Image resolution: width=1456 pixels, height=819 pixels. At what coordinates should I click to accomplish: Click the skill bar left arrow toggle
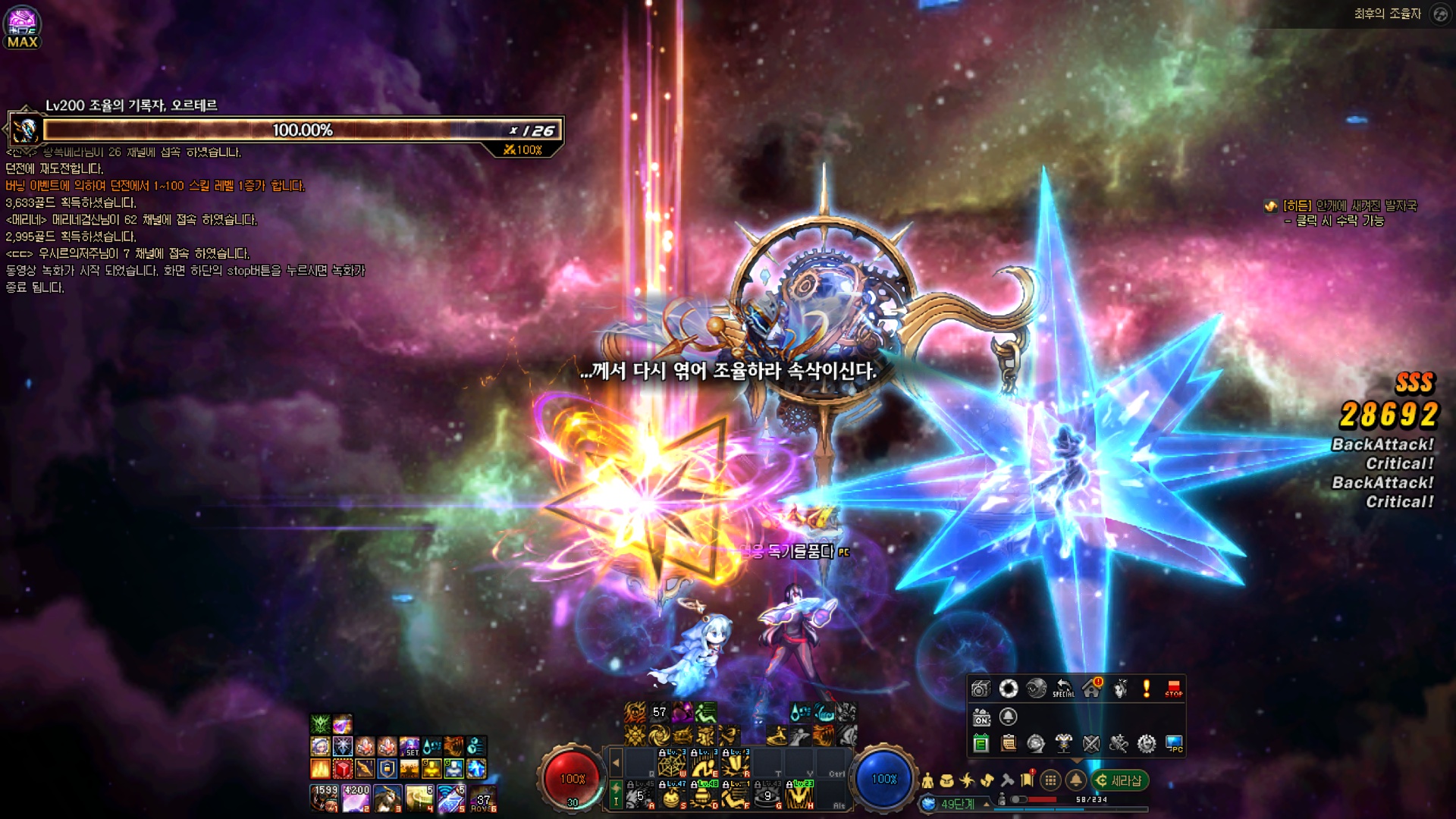616,763
